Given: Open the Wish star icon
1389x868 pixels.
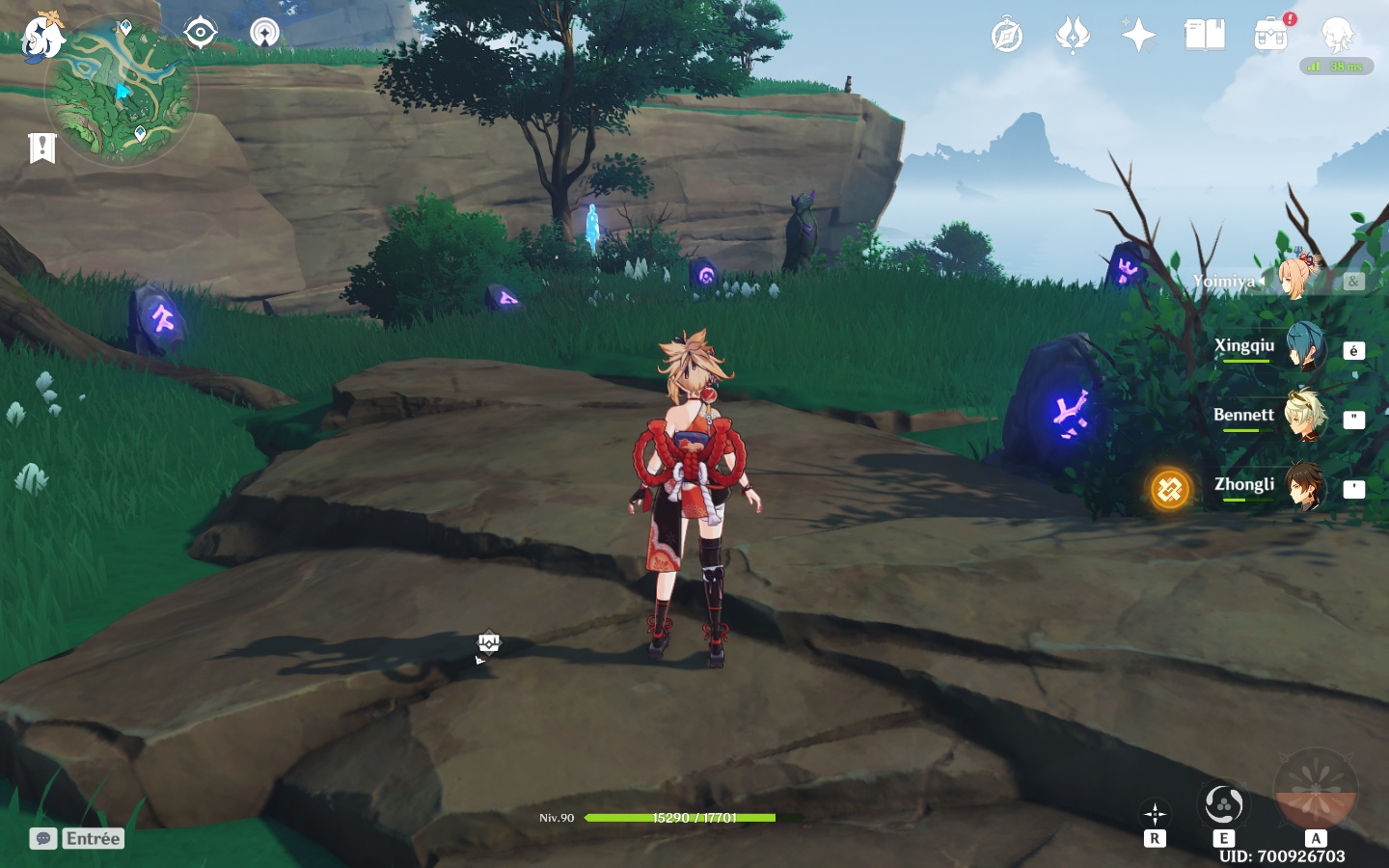Looking at the screenshot, I should pyautogui.click(x=1138, y=37).
